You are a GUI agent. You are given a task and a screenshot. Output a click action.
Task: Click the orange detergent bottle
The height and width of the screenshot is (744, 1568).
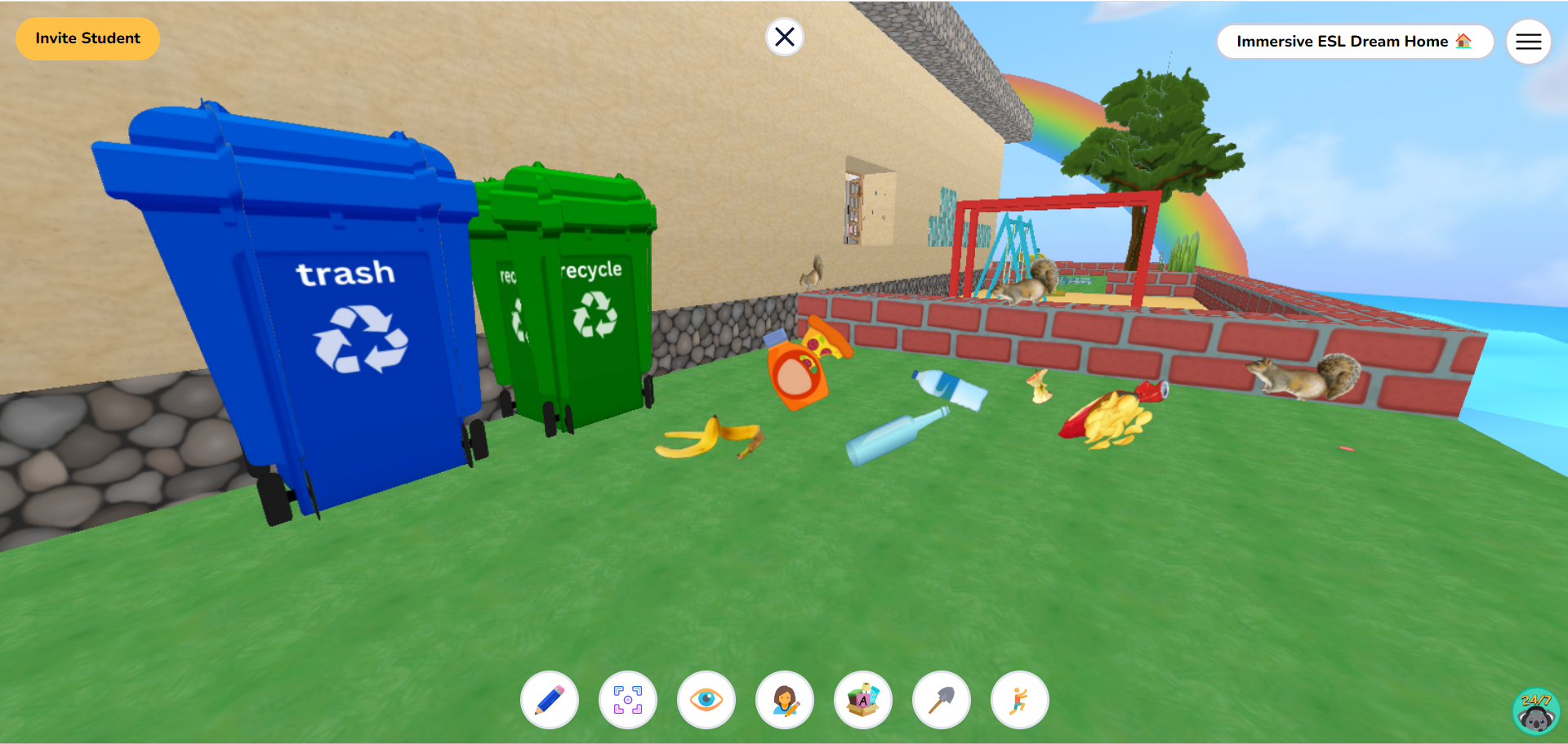(796, 372)
